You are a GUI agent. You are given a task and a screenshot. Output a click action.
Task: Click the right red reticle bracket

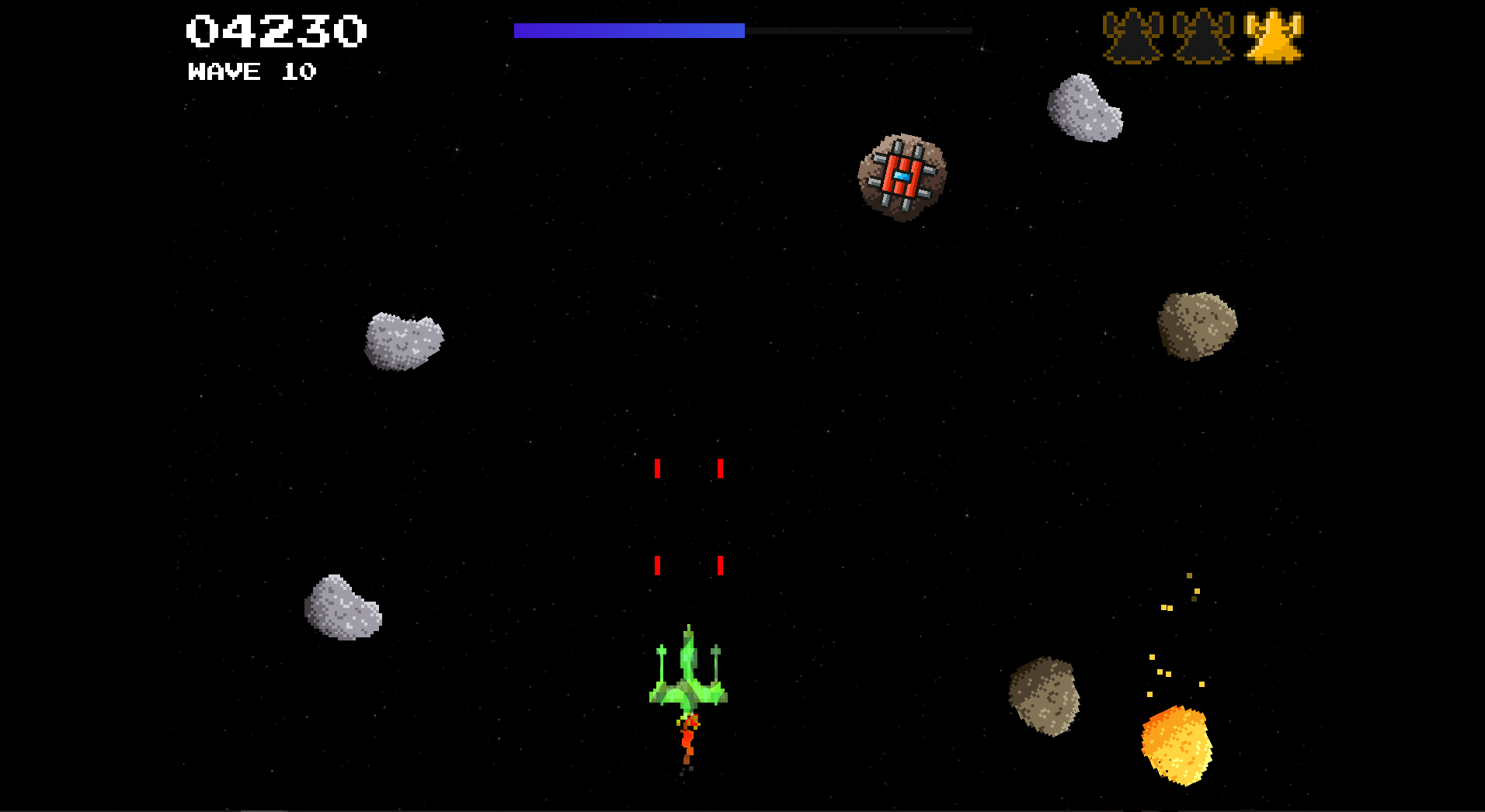tap(721, 516)
